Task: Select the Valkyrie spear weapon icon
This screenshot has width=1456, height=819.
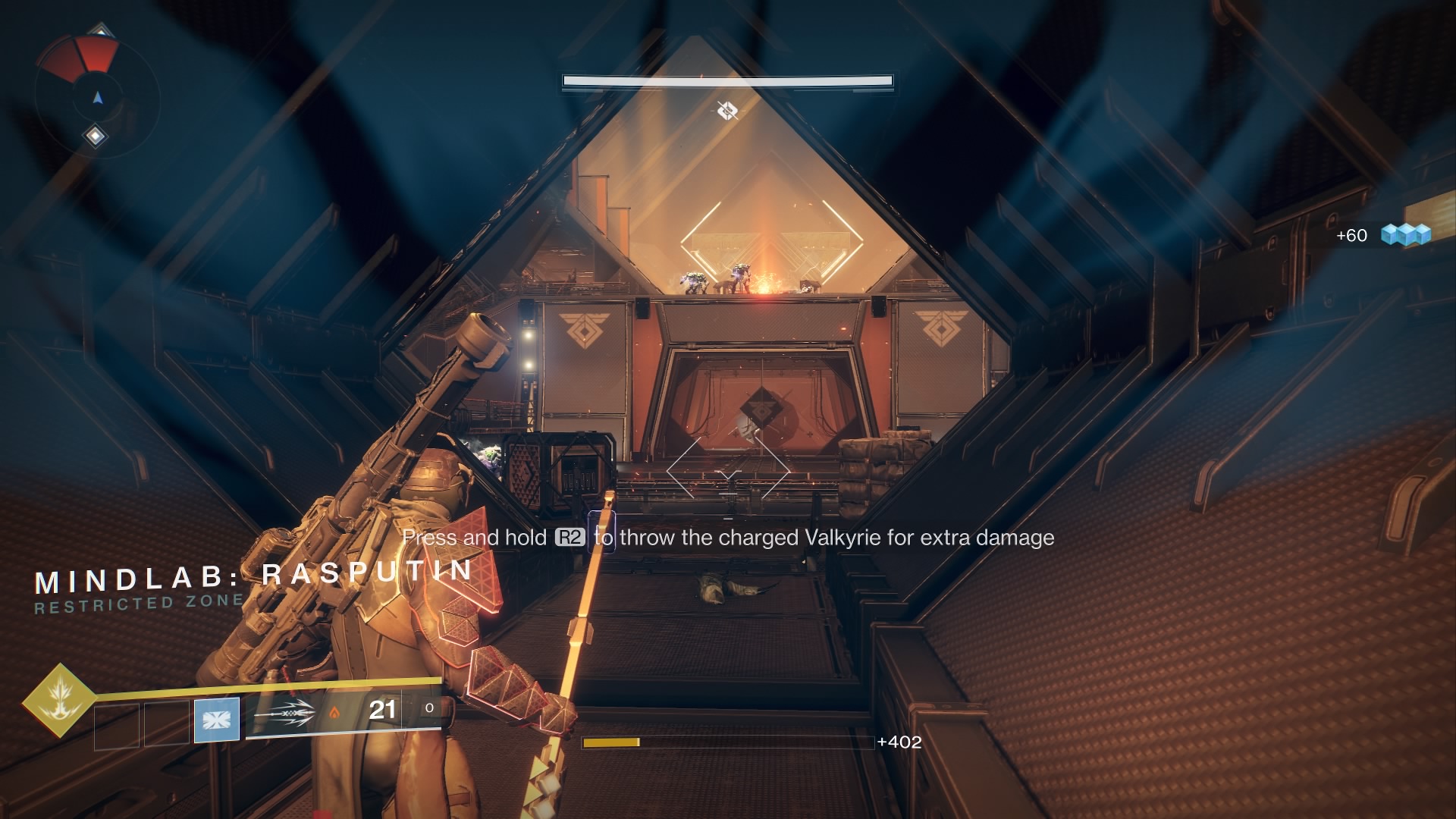Action: [284, 713]
